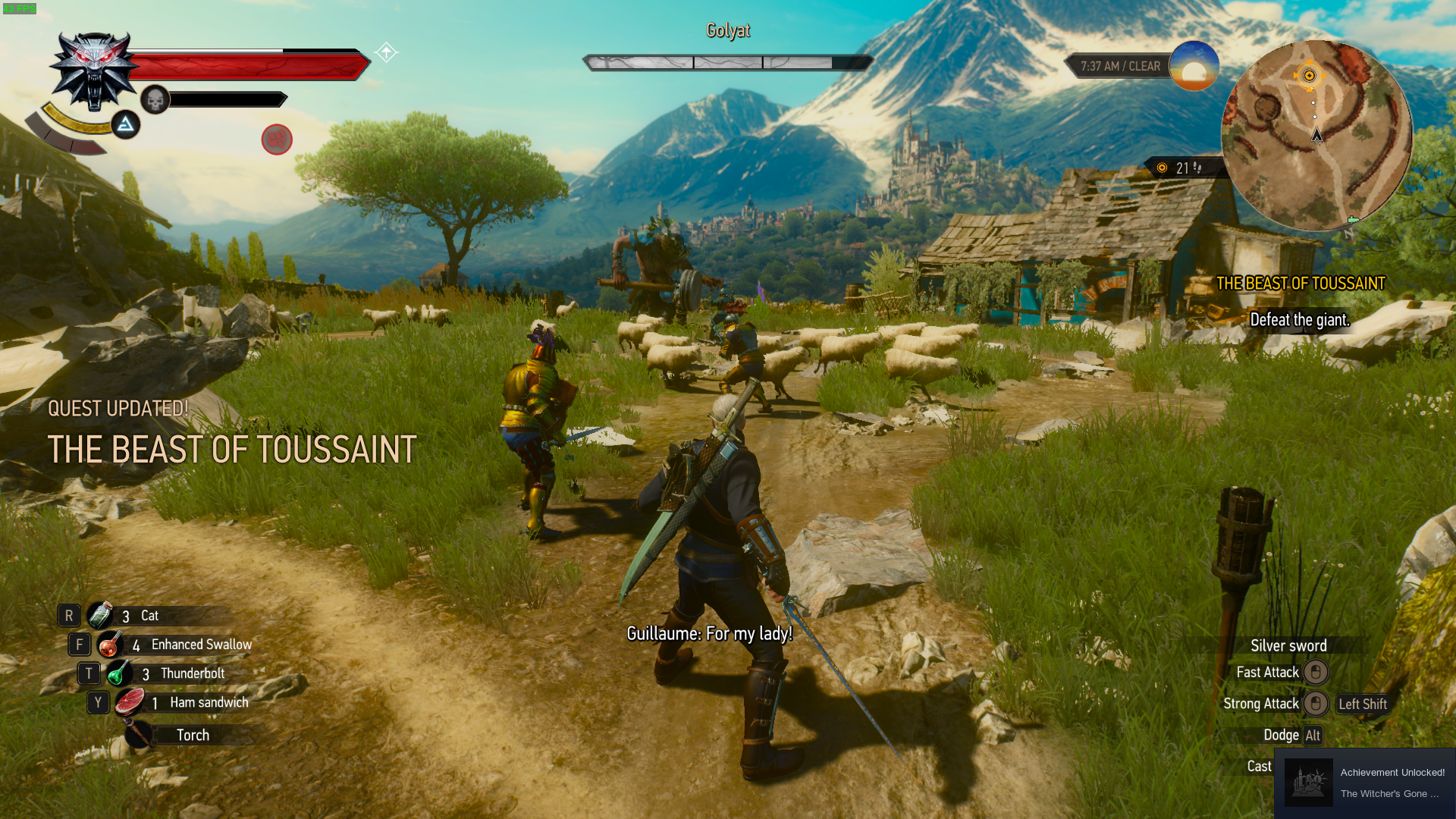Select the Thunderbolt potion slot
The height and width of the screenshot is (819, 1456).
coord(120,673)
